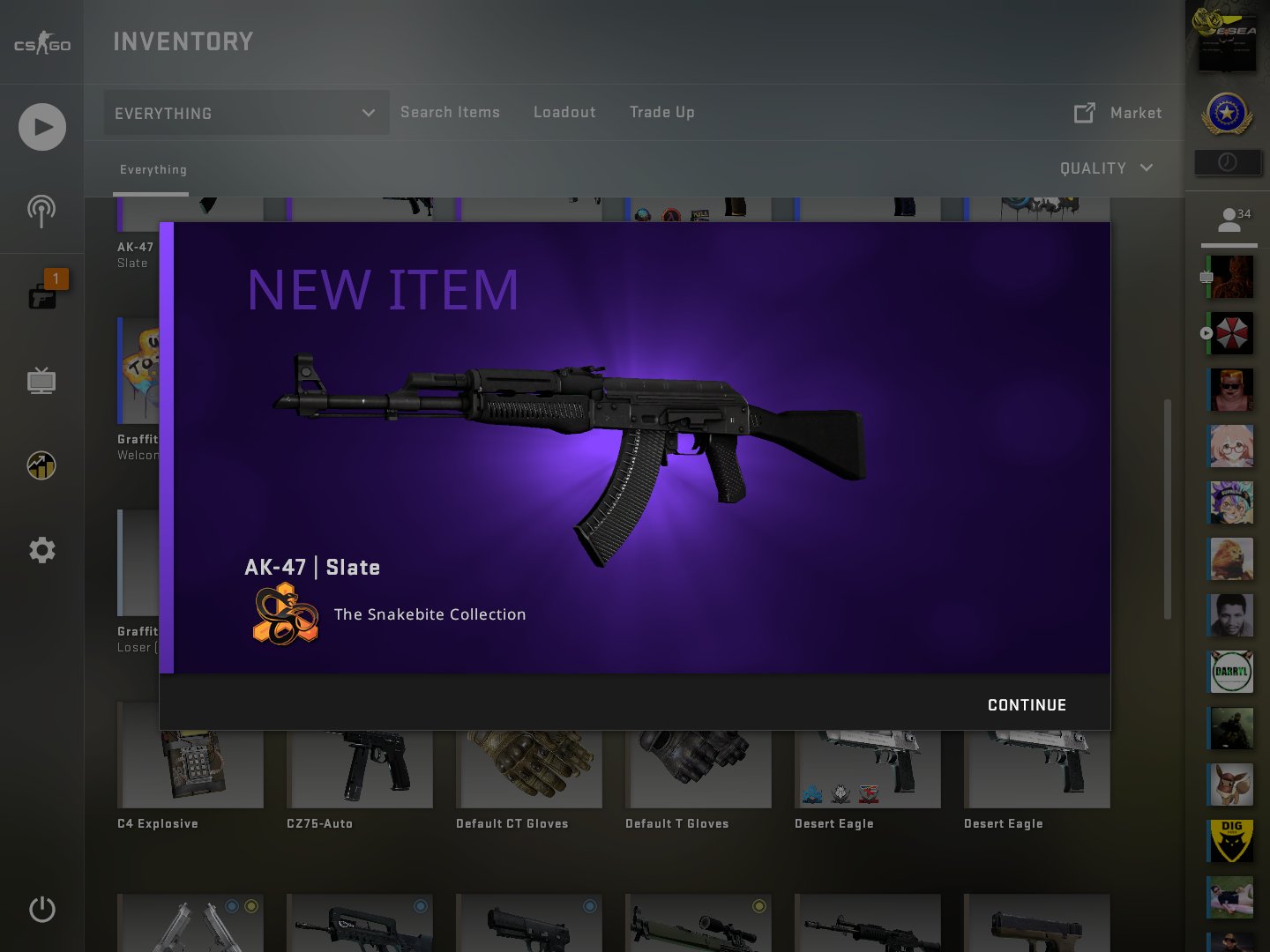The width and height of the screenshot is (1270, 952).
Task: Open the match history clock panel on right
Action: pyautogui.click(x=1228, y=162)
